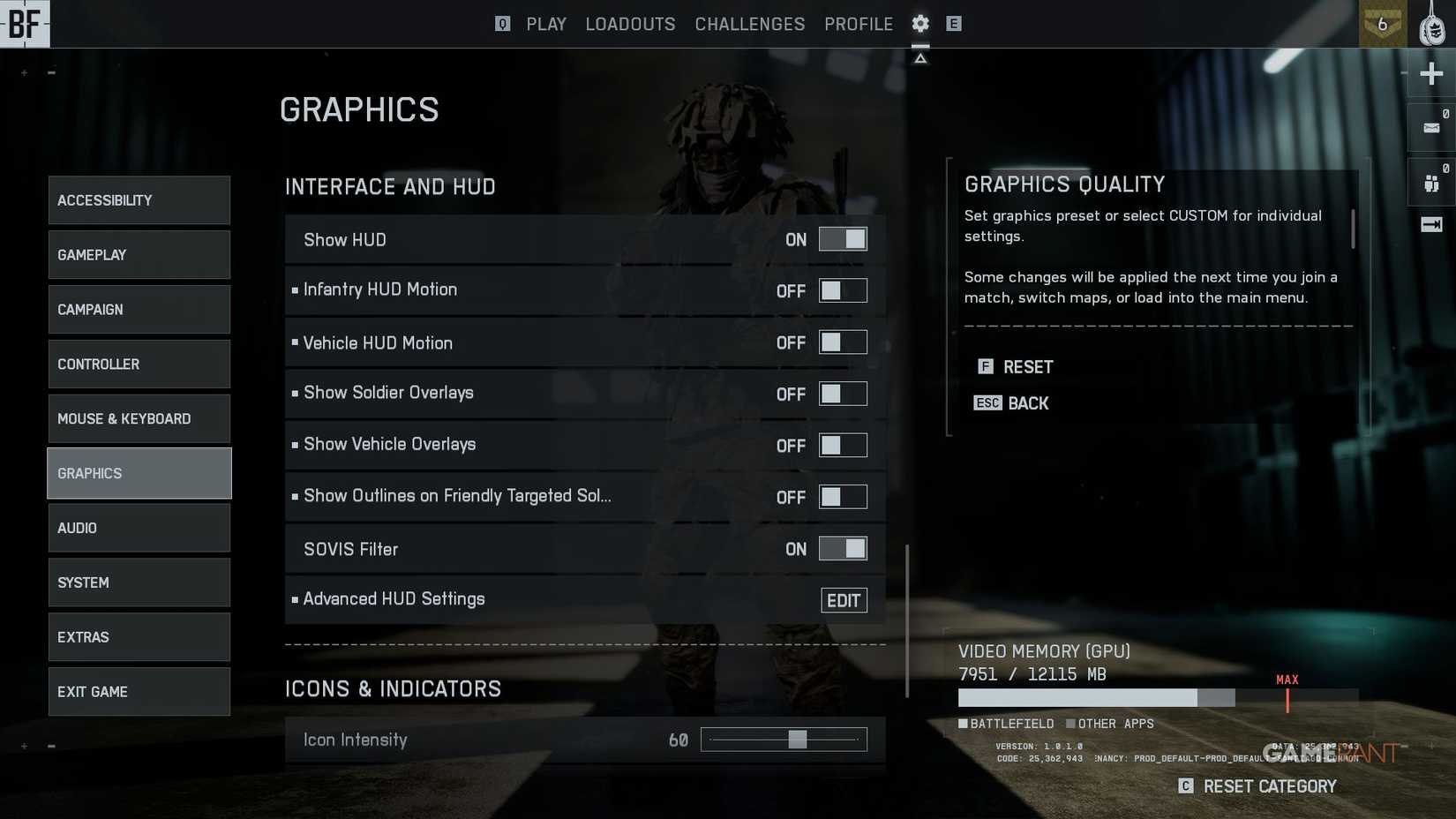The height and width of the screenshot is (819, 1456).
Task: Adjust the Icon Intensity slider
Action: coord(799,740)
